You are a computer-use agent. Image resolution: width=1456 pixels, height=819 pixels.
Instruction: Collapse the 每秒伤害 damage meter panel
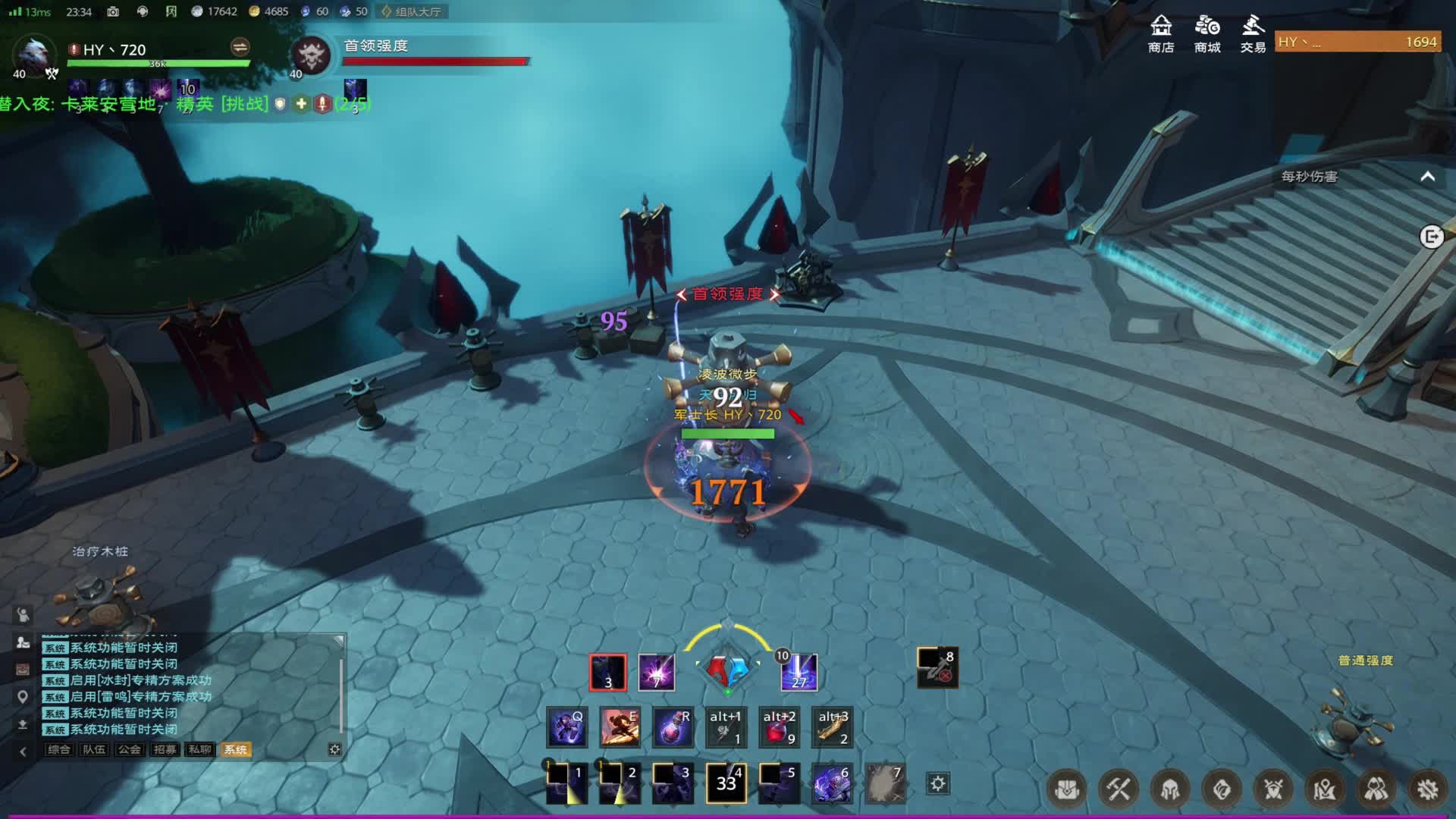pos(1427,177)
